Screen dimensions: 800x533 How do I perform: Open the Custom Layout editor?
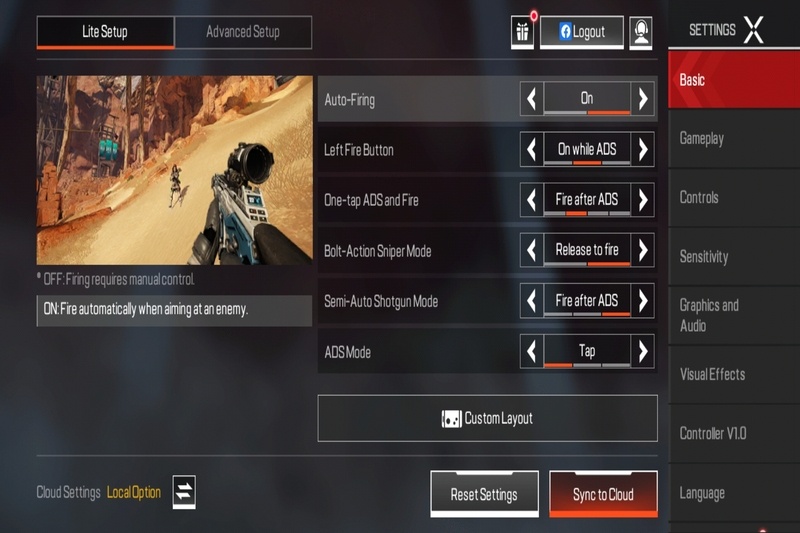(487, 418)
